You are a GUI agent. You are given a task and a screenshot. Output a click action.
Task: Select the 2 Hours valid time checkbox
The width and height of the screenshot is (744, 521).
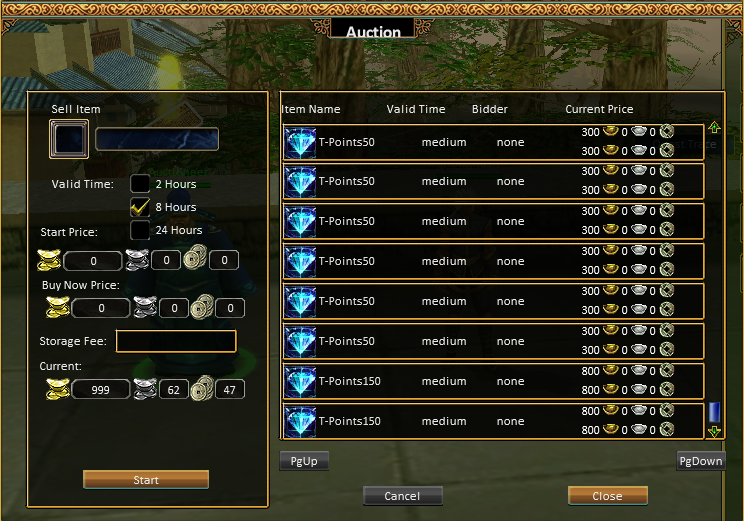coord(140,184)
